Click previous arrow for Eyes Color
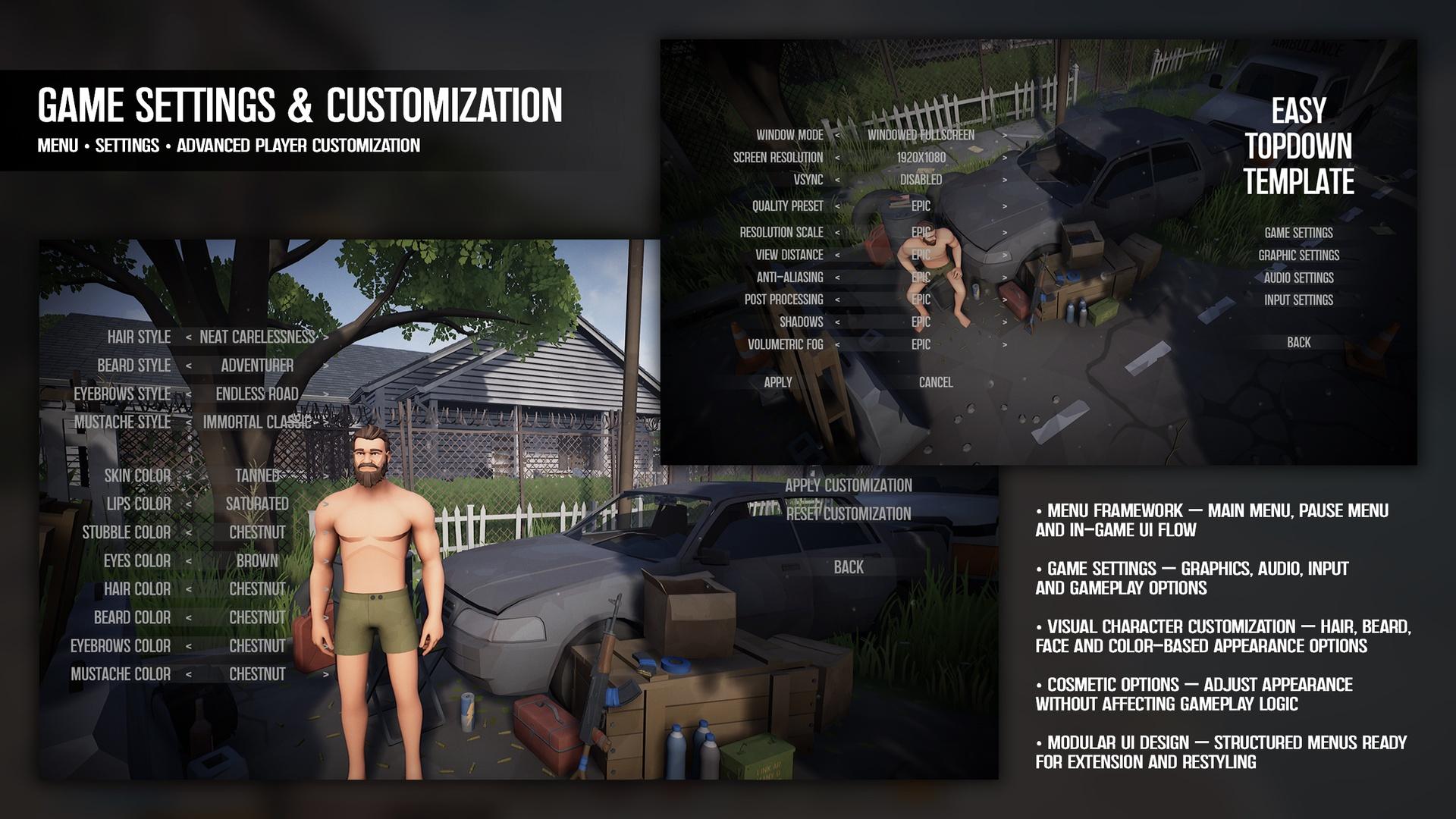1456x819 pixels. point(188,561)
